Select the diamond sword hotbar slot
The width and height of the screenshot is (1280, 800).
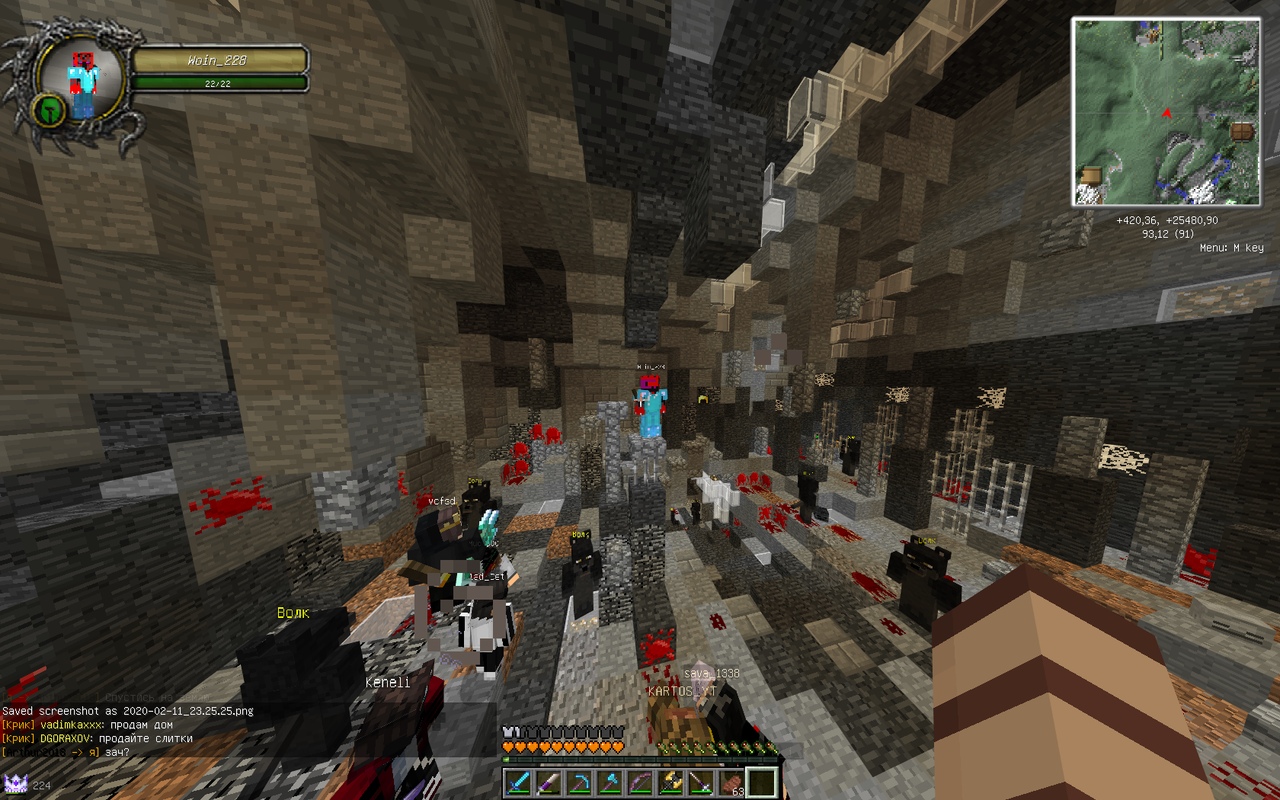coord(517,782)
